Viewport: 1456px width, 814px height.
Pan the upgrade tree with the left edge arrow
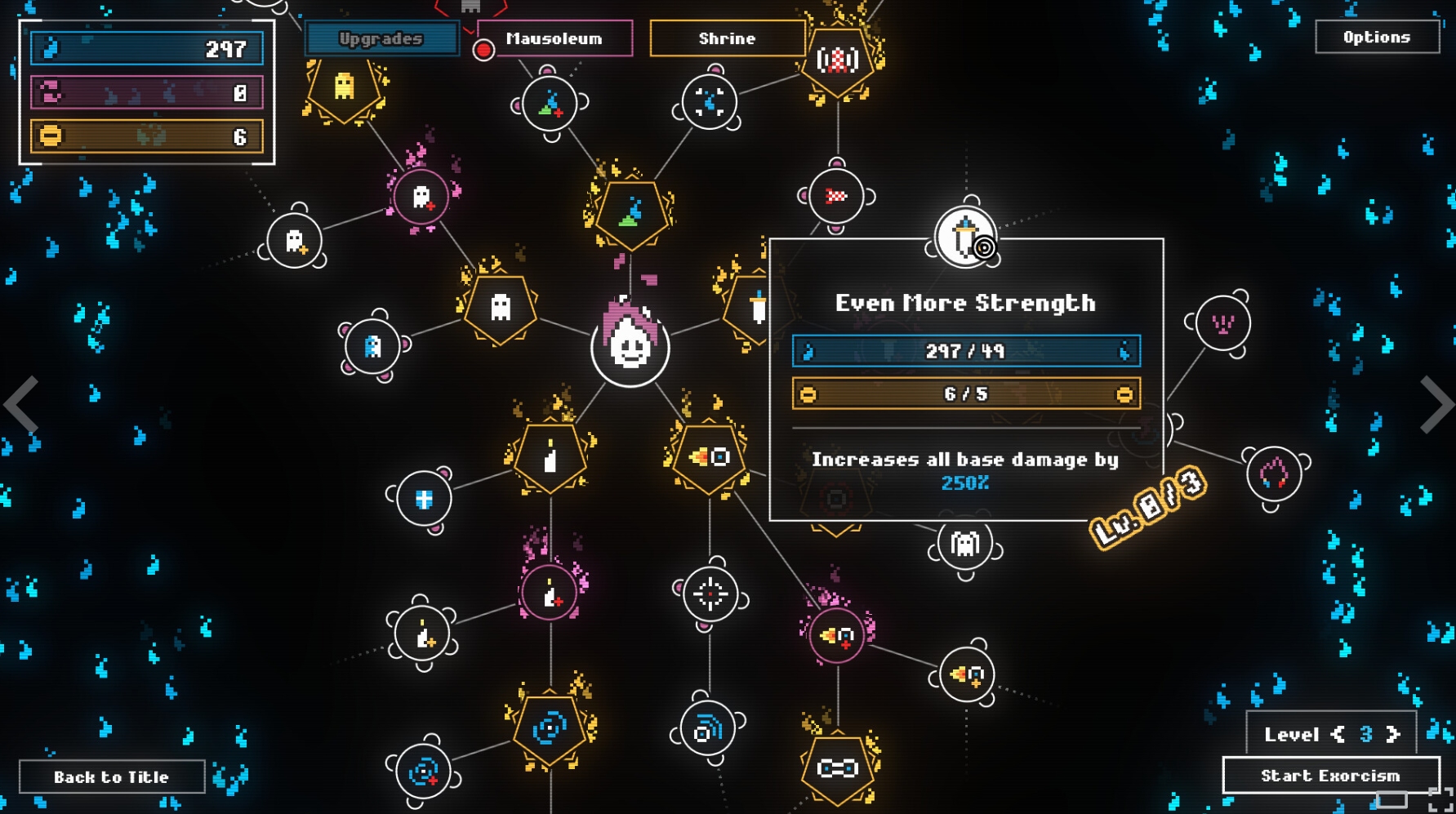pos(21,403)
